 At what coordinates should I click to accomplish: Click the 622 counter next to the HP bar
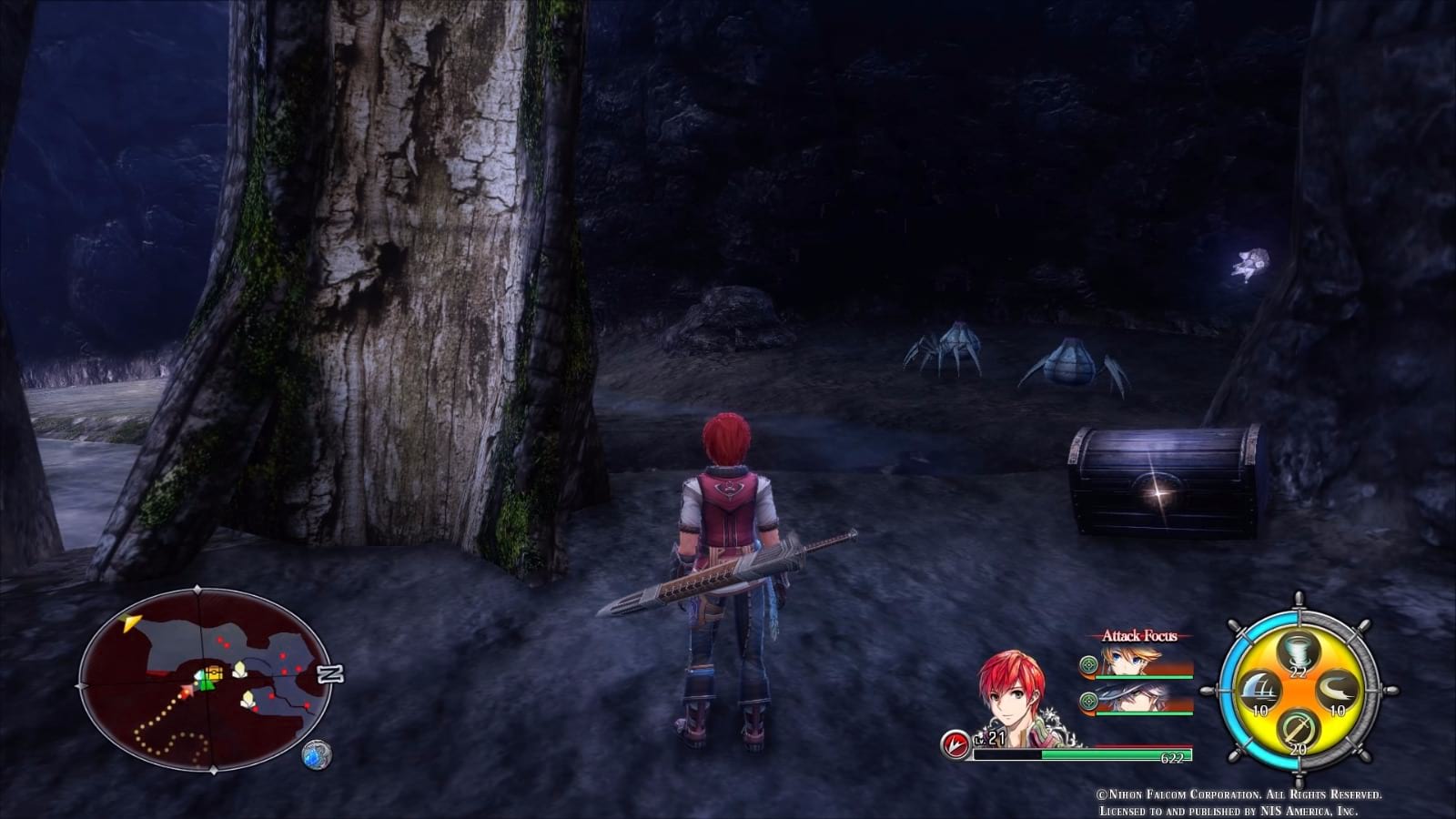pos(1173,757)
